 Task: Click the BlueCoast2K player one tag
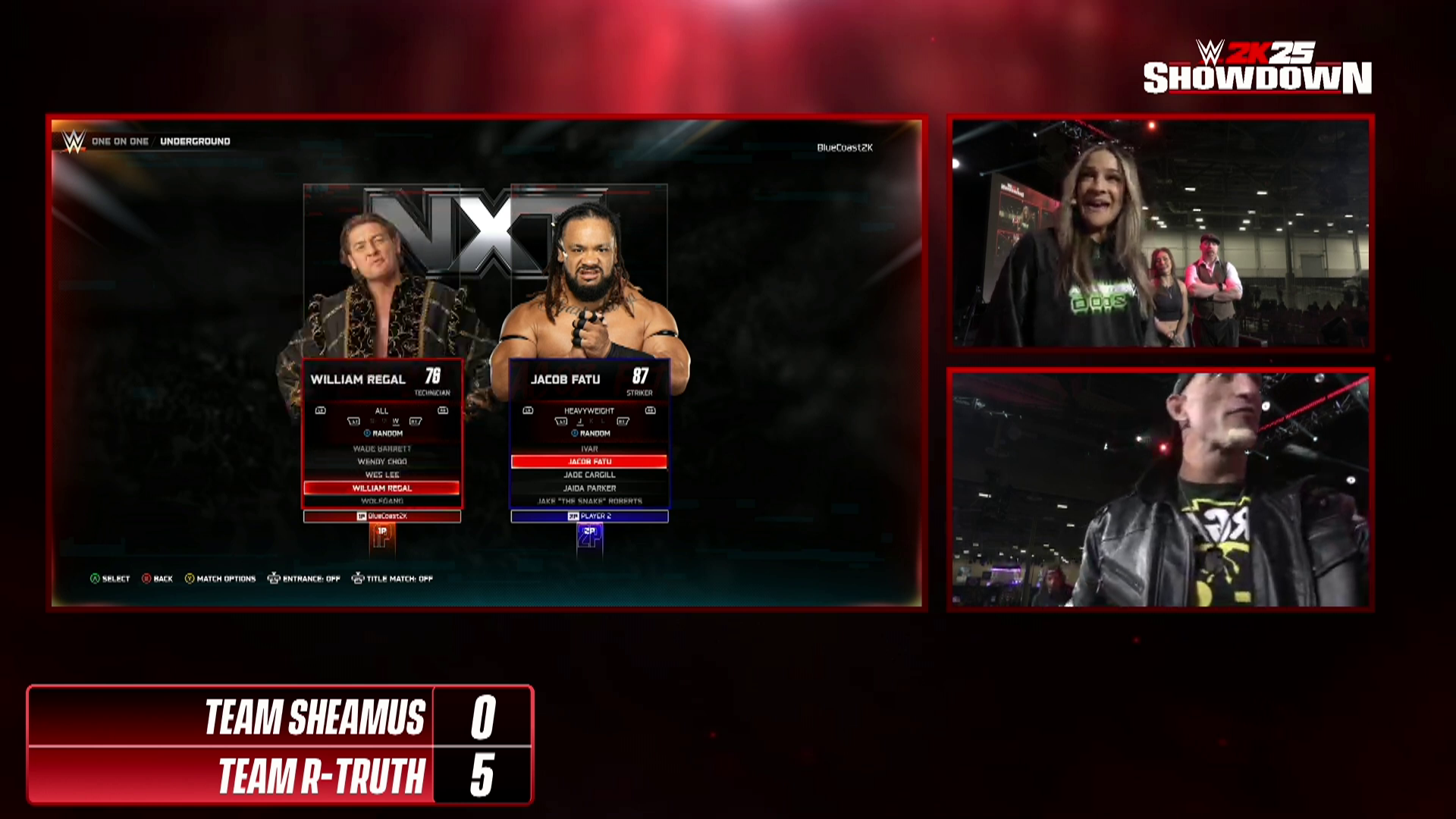point(382,516)
